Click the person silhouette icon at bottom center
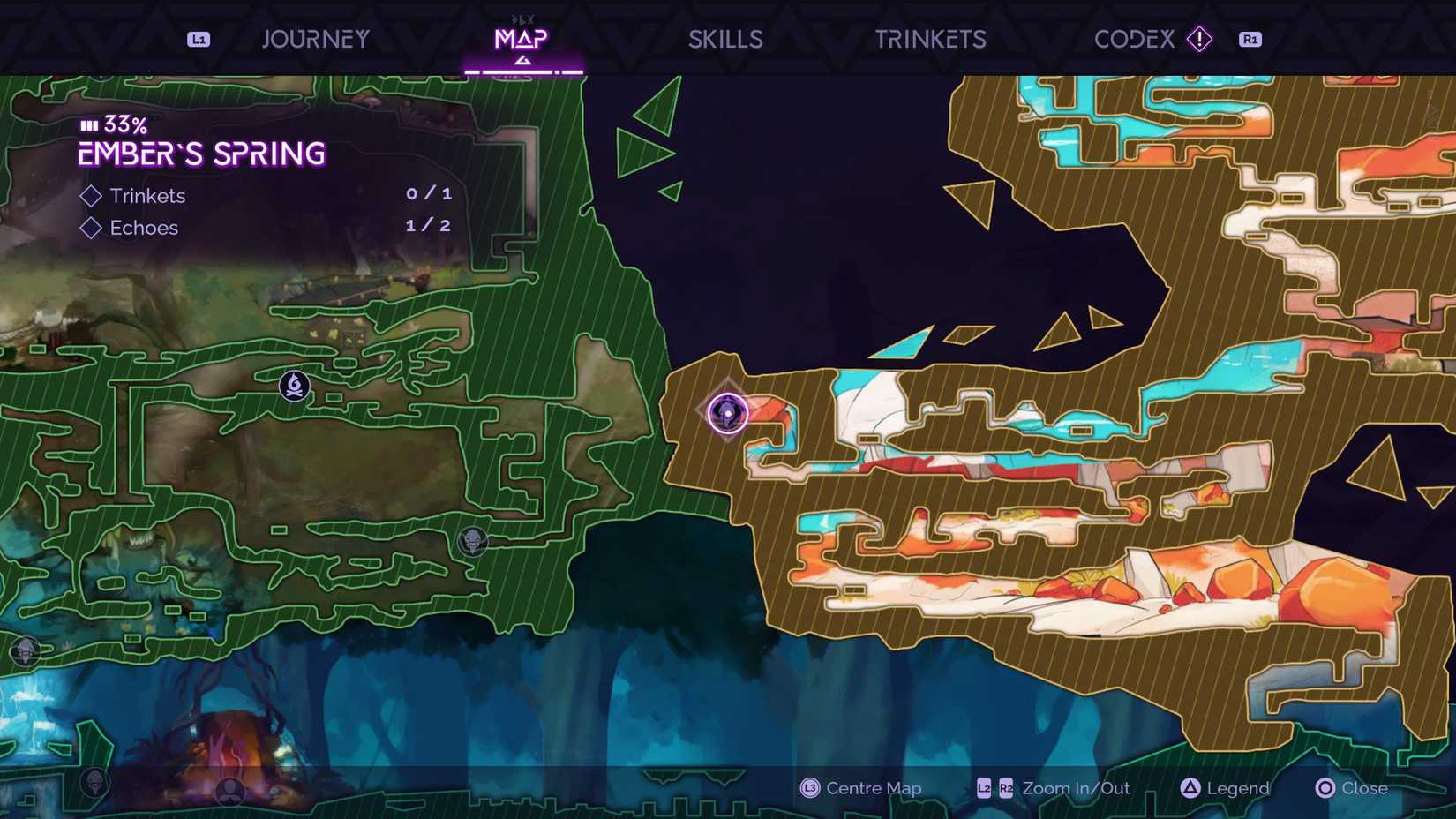Image resolution: width=1456 pixels, height=819 pixels. [x=229, y=792]
